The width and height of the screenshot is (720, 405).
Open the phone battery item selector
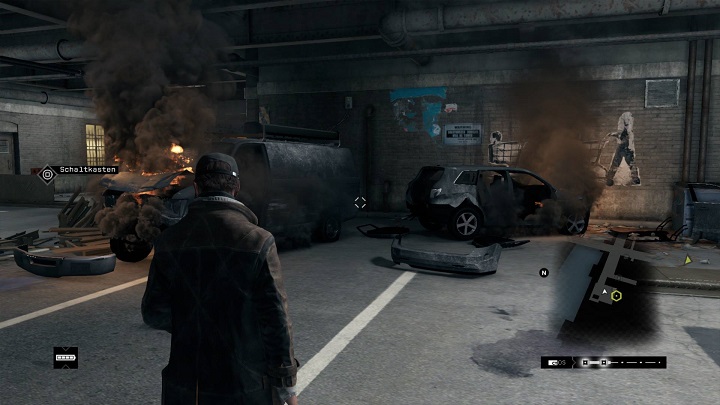click(x=66, y=356)
